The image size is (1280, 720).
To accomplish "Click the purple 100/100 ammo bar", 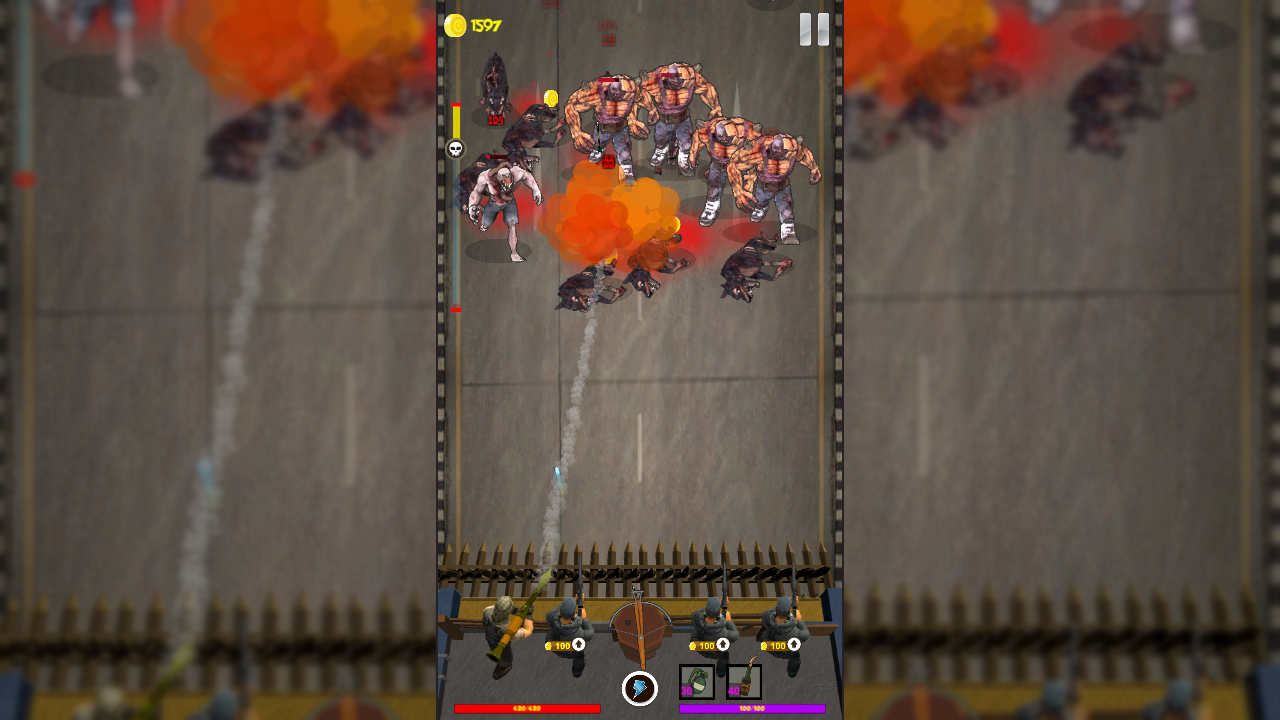I will [x=752, y=708].
